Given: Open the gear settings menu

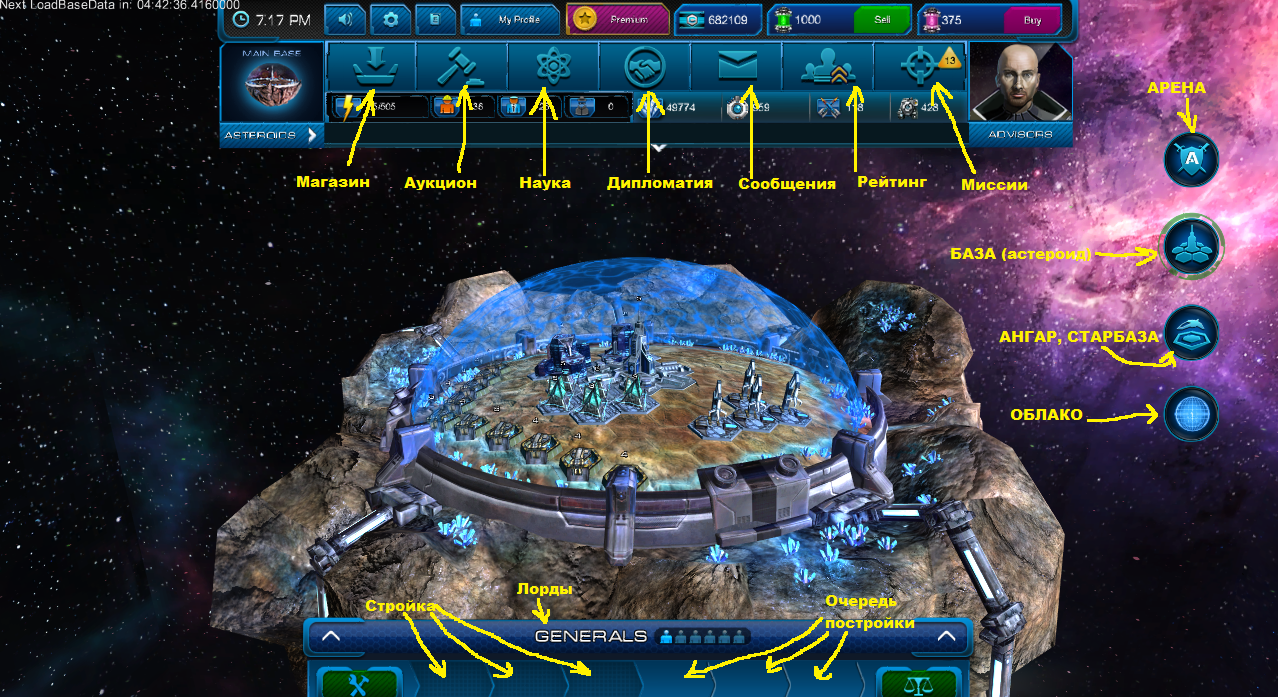Looking at the screenshot, I should pyautogui.click(x=391, y=19).
